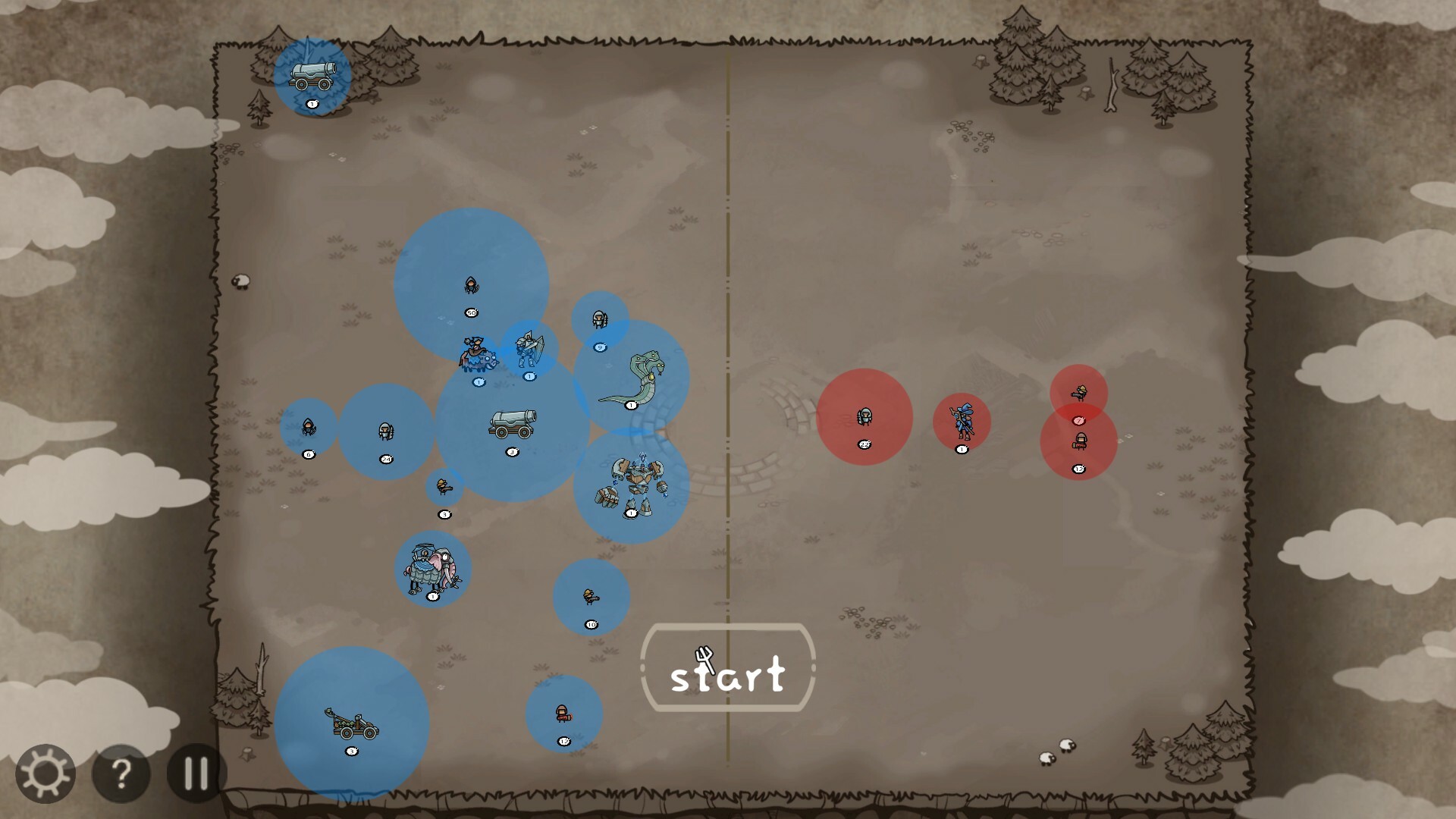Click the red gunner unit with 7 count
The width and height of the screenshot is (1456, 819).
click(1081, 393)
